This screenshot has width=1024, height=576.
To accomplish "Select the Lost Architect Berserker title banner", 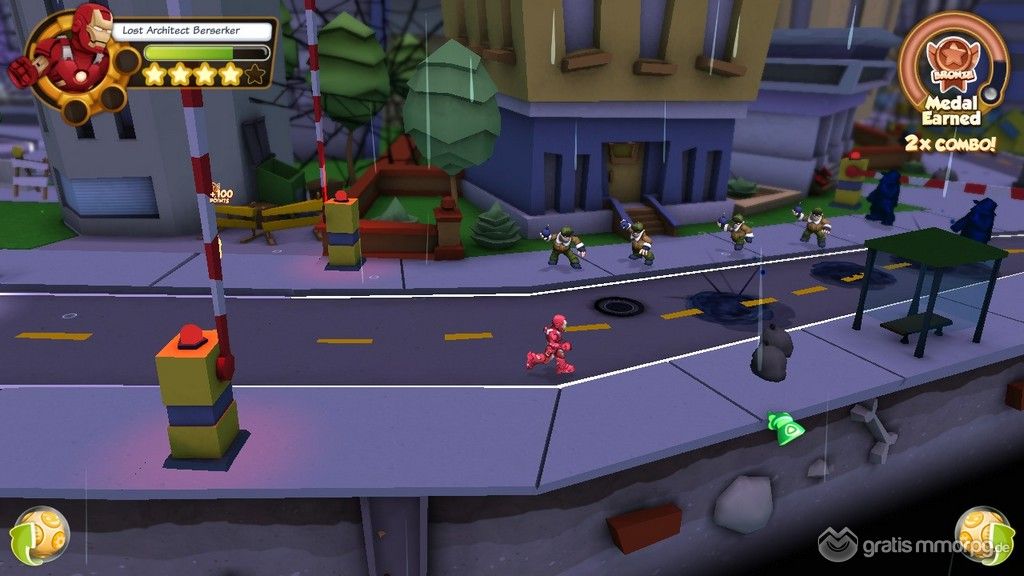I will coord(194,31).
